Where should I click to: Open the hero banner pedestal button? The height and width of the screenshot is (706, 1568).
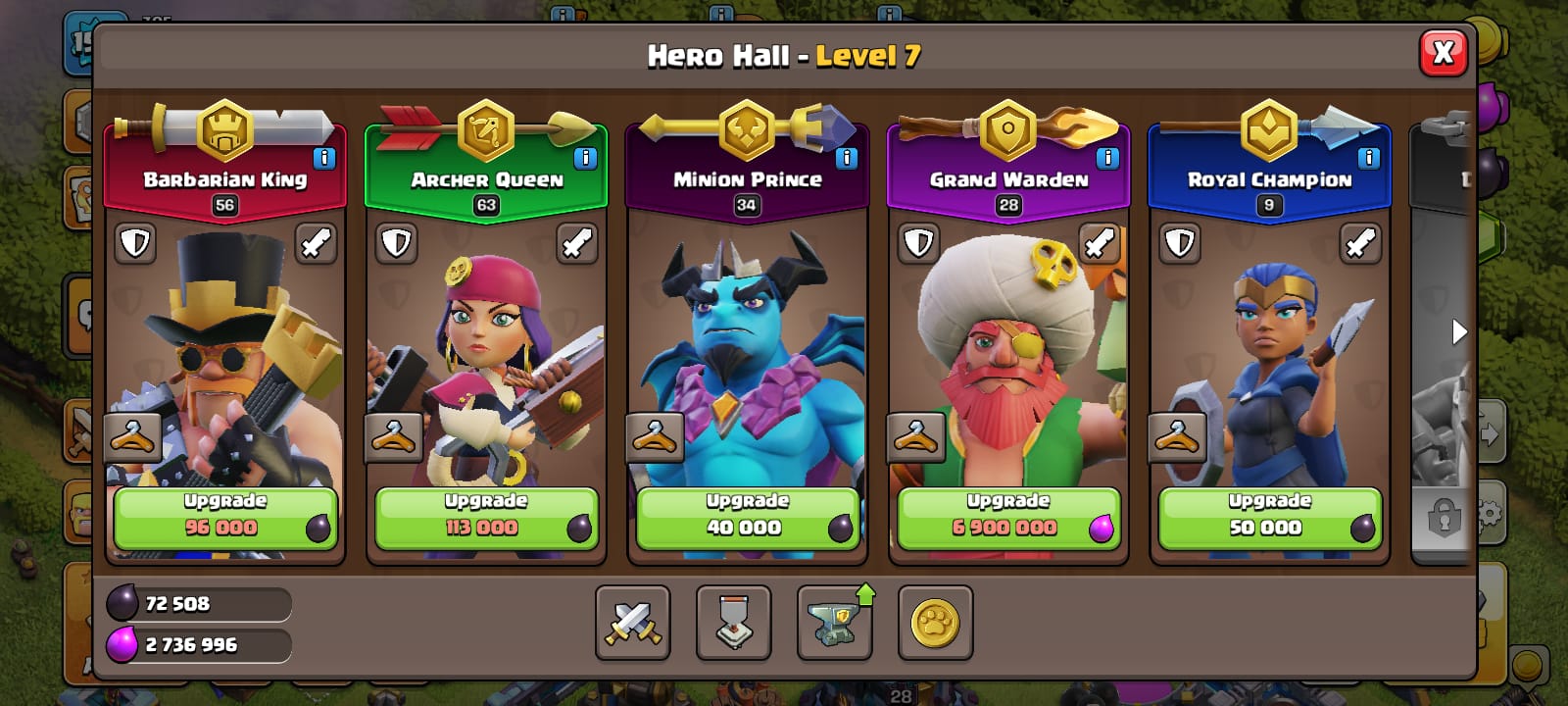[x=734, y=623]
